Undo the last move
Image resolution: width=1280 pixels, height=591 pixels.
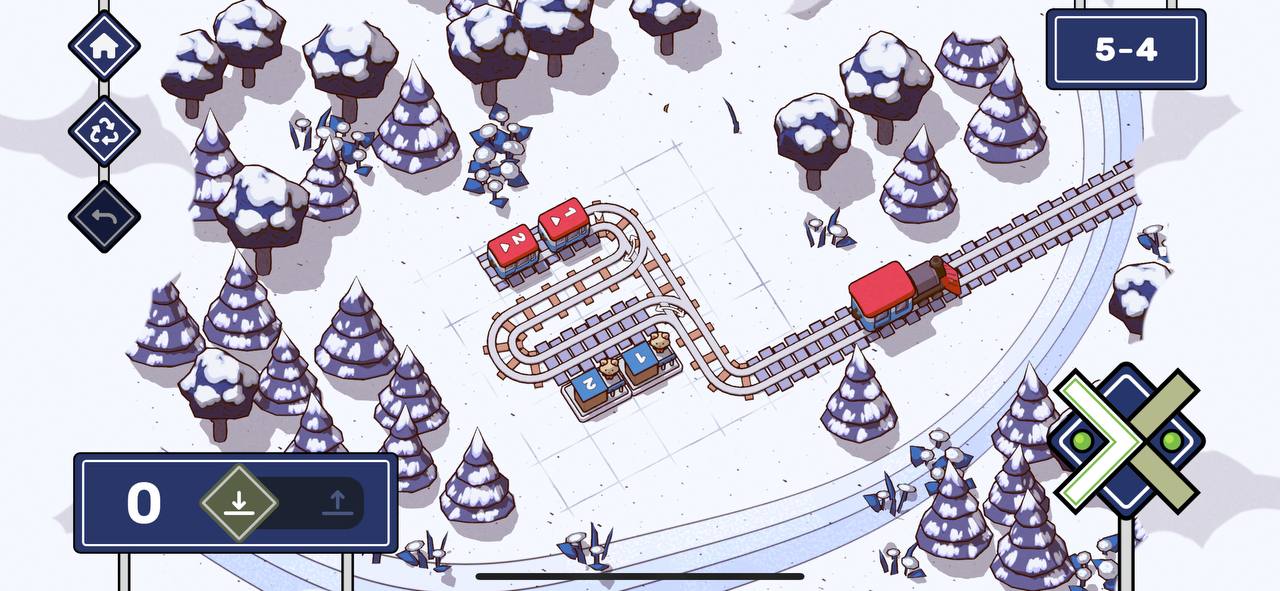[x=104, y=217]
